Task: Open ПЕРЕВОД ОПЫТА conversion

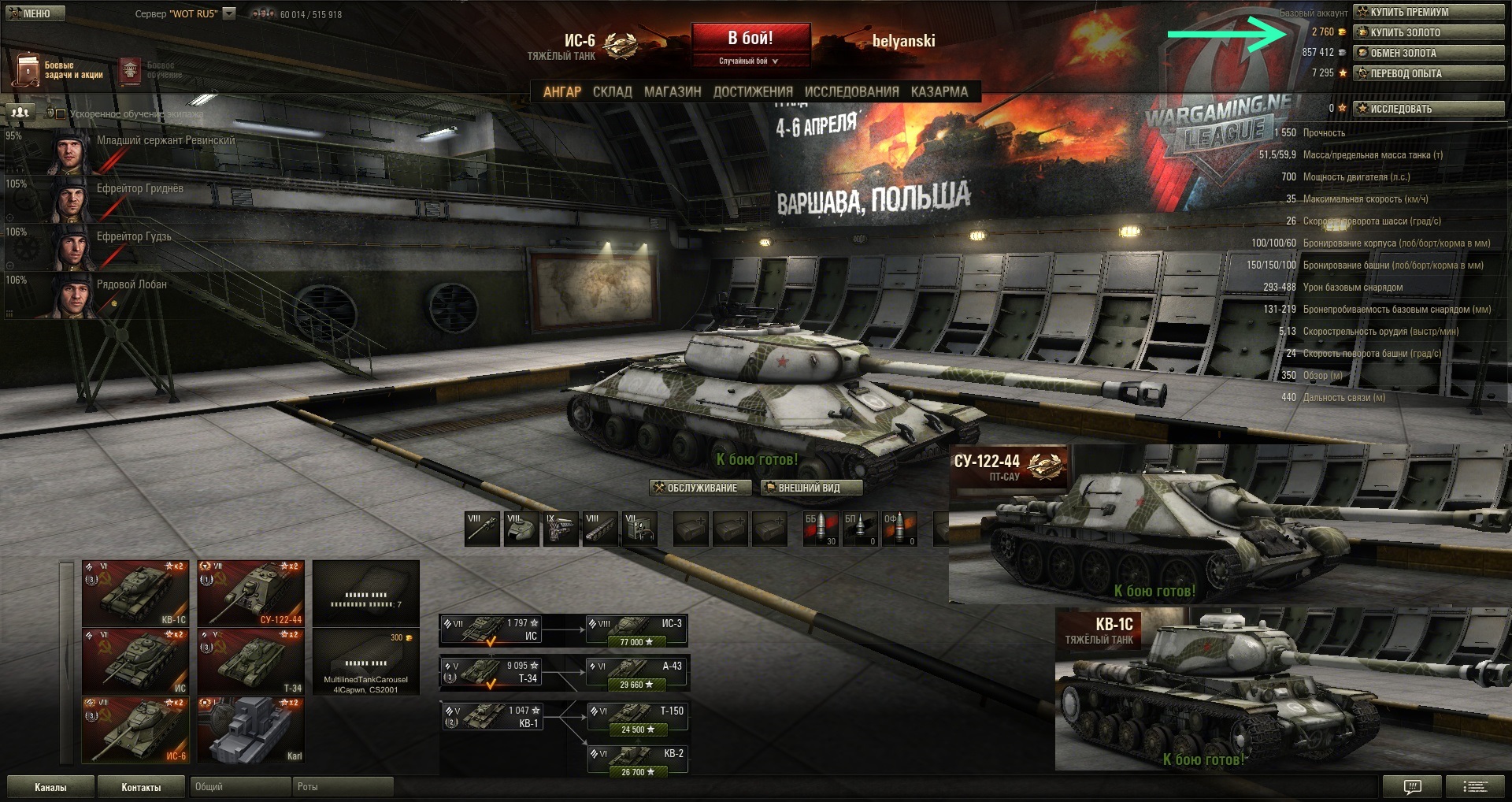Action: tap(1428, 73)
